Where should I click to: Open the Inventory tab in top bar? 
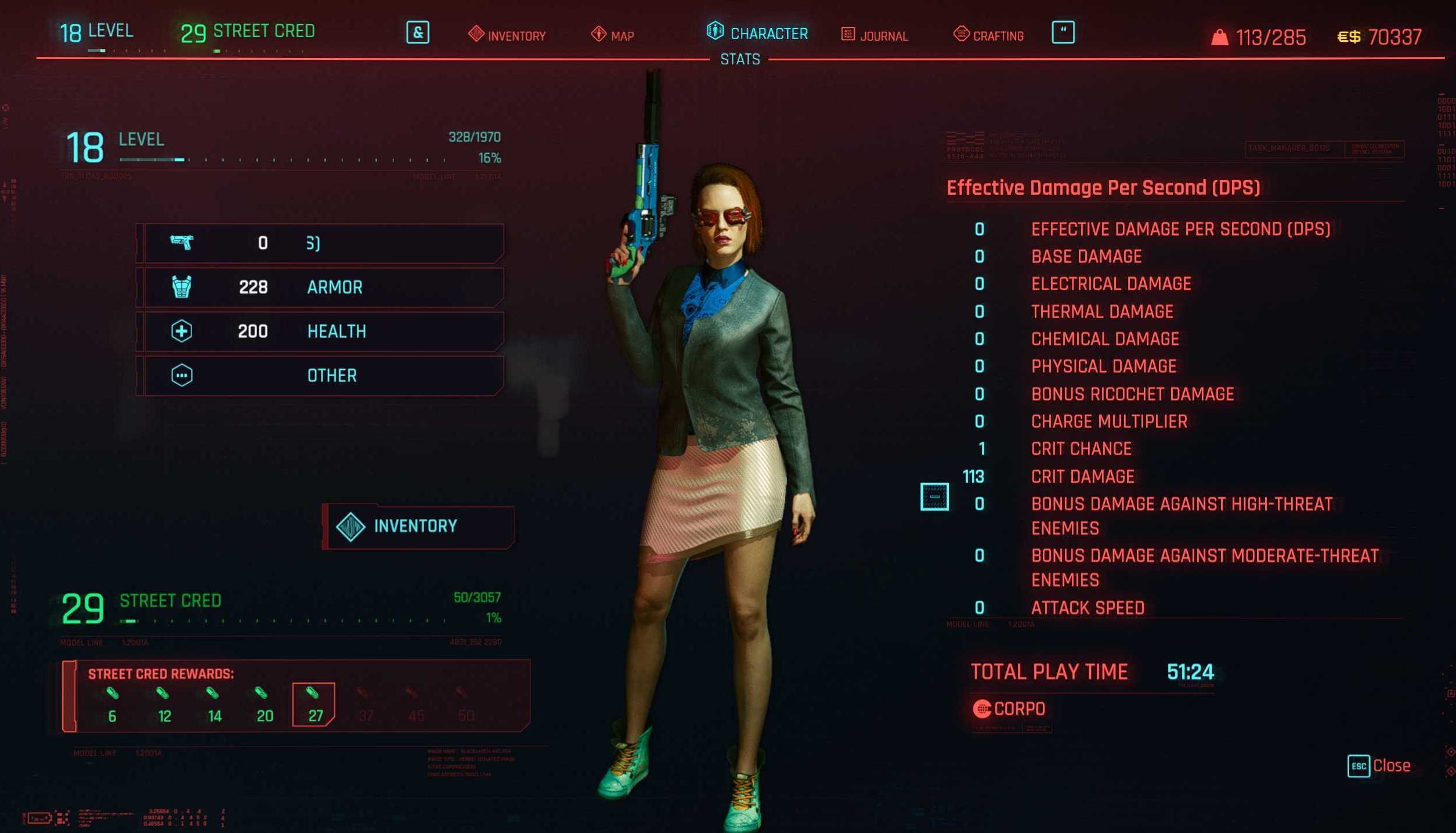click(507, 35)
